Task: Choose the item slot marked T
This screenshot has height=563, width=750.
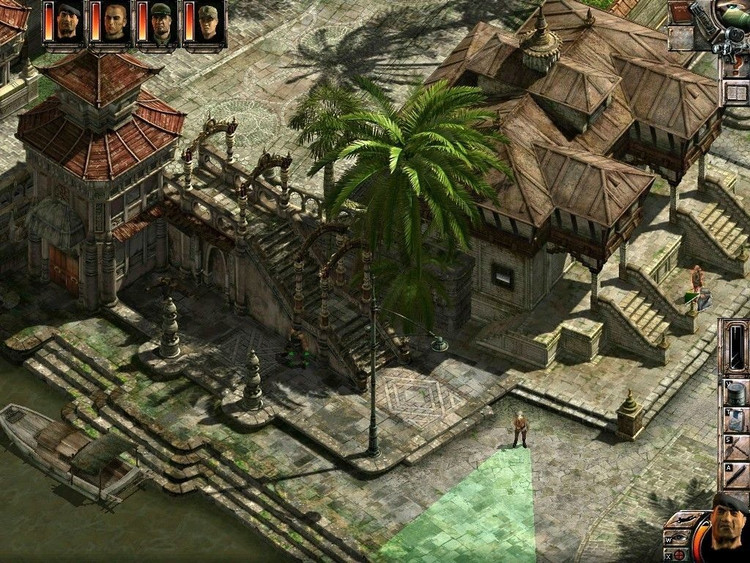Action: pos(735,420)
